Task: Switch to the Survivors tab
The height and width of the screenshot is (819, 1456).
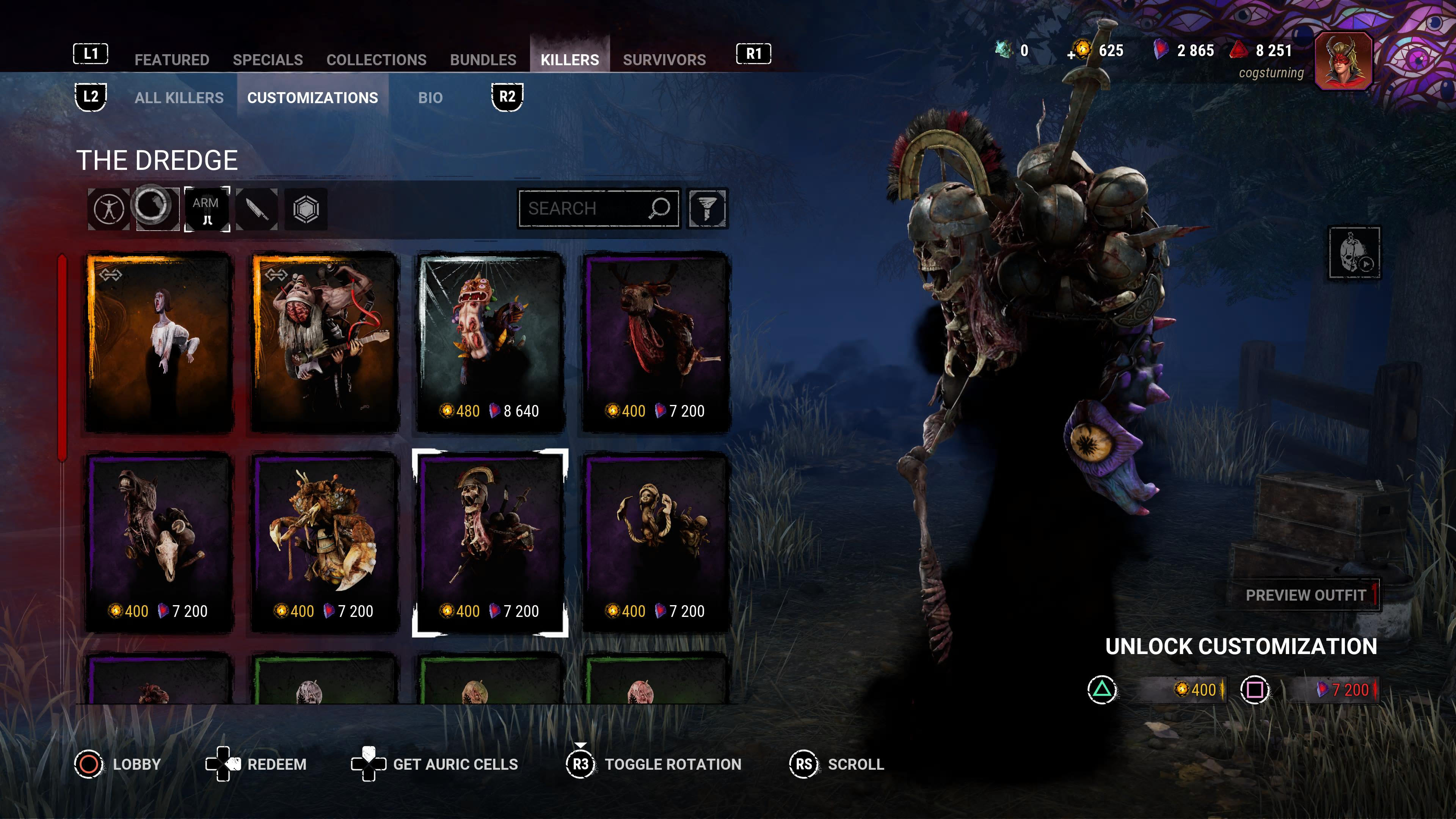Action: tap(664, 60)
